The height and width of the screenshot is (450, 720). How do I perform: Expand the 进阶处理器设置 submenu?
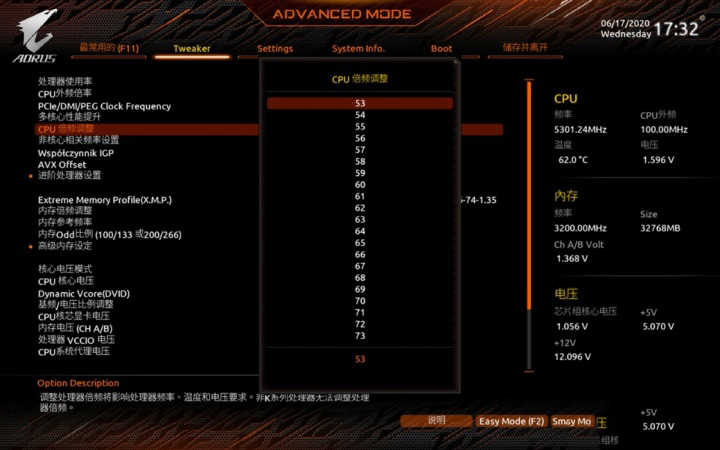[70, 175]
